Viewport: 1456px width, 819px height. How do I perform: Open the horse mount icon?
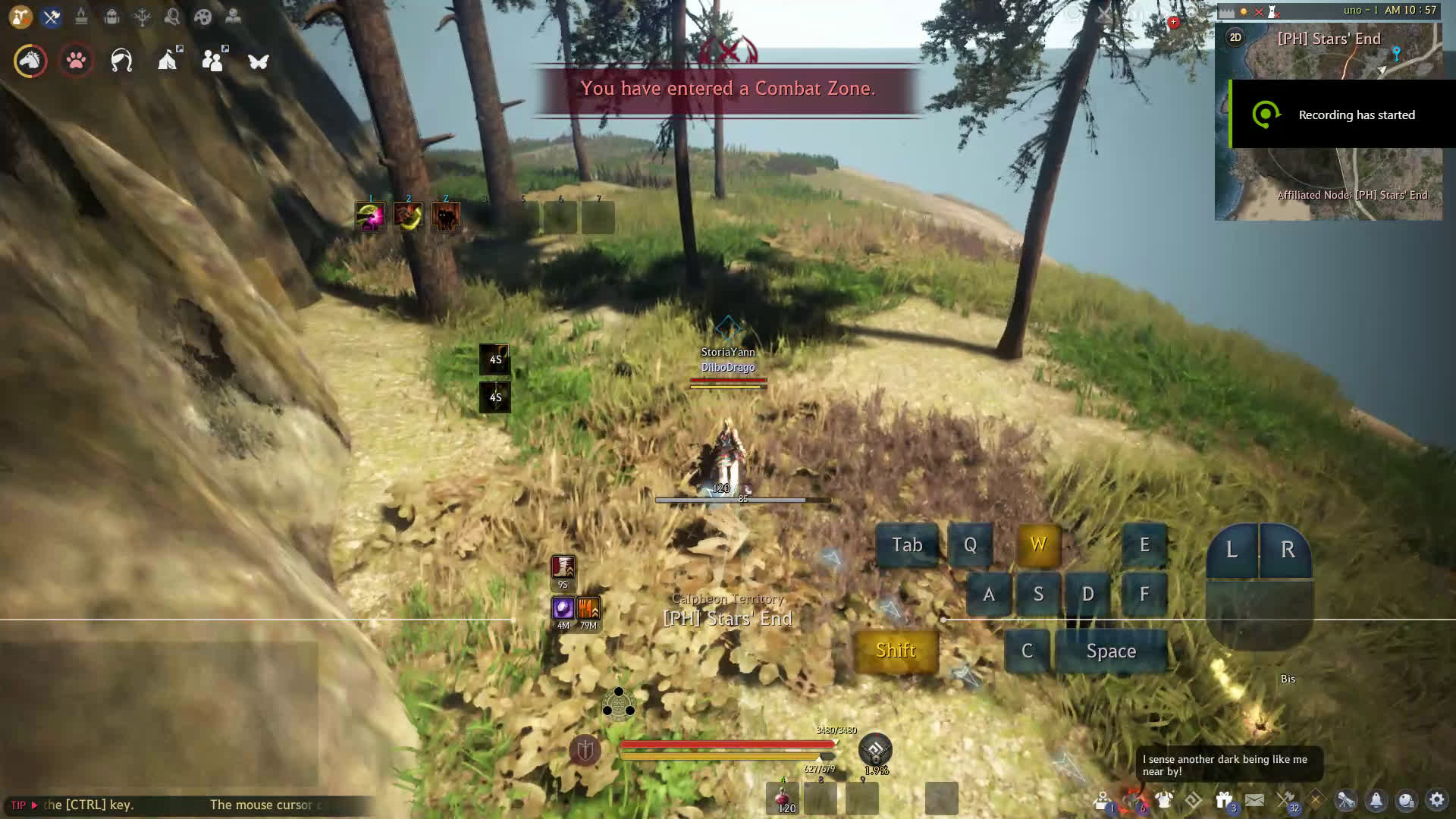coord(30,61)
